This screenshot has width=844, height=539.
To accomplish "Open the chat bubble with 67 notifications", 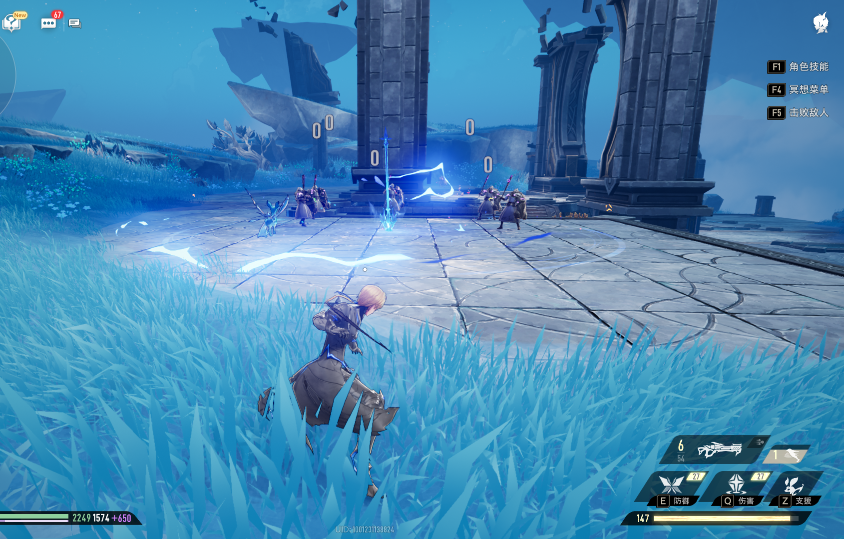I will (x=49, y=22).
